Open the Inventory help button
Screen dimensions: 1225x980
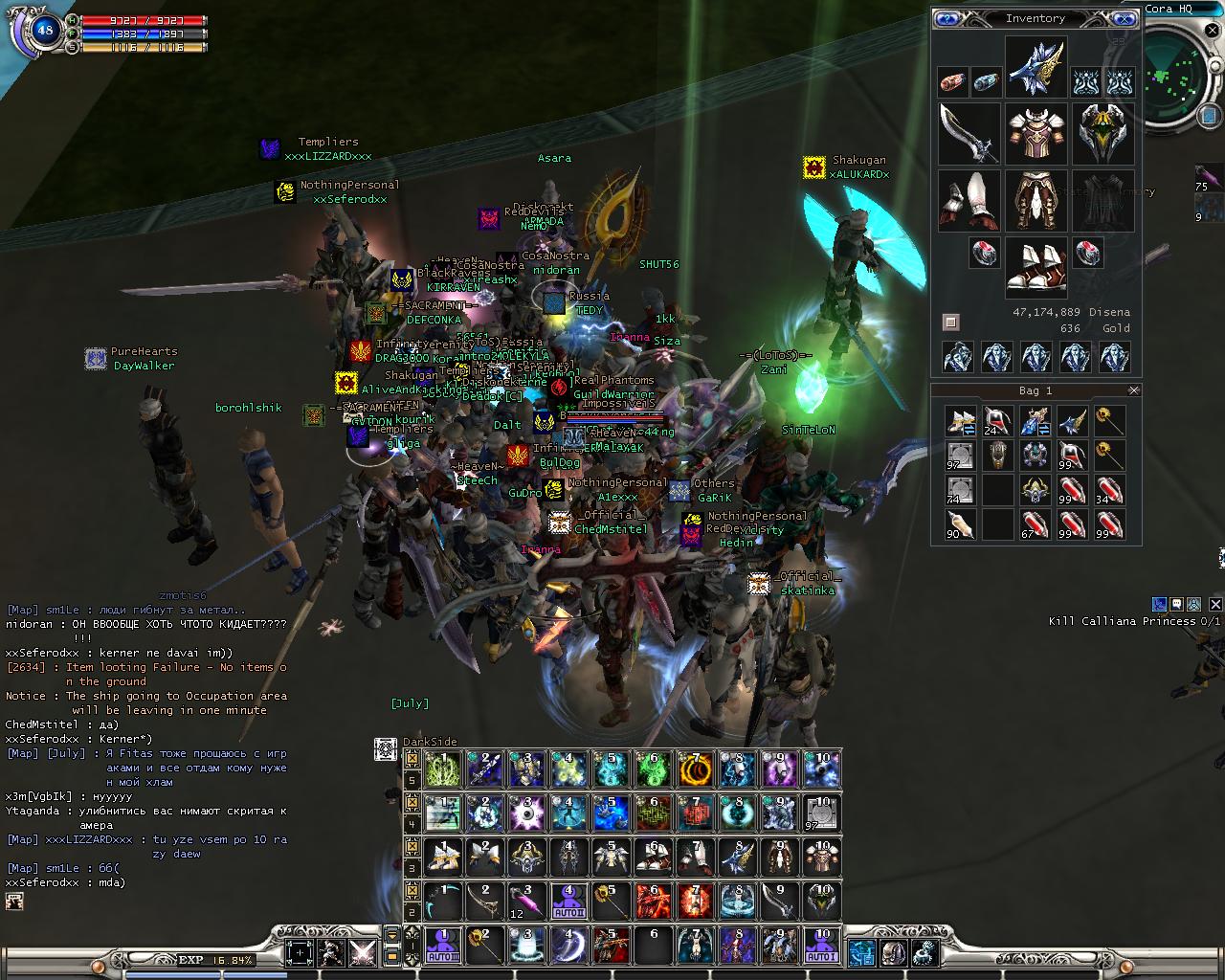click(x=947, y=18)
